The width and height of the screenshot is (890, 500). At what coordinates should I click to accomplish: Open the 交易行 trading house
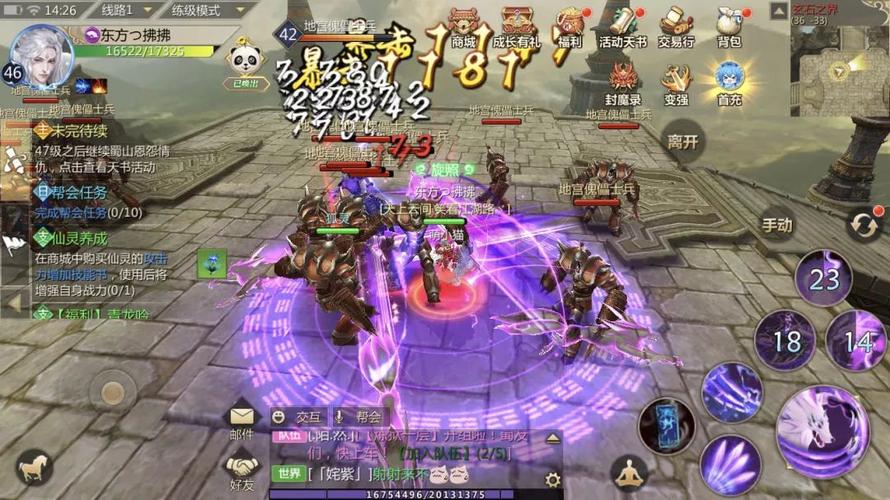click(x=676, y=25)
